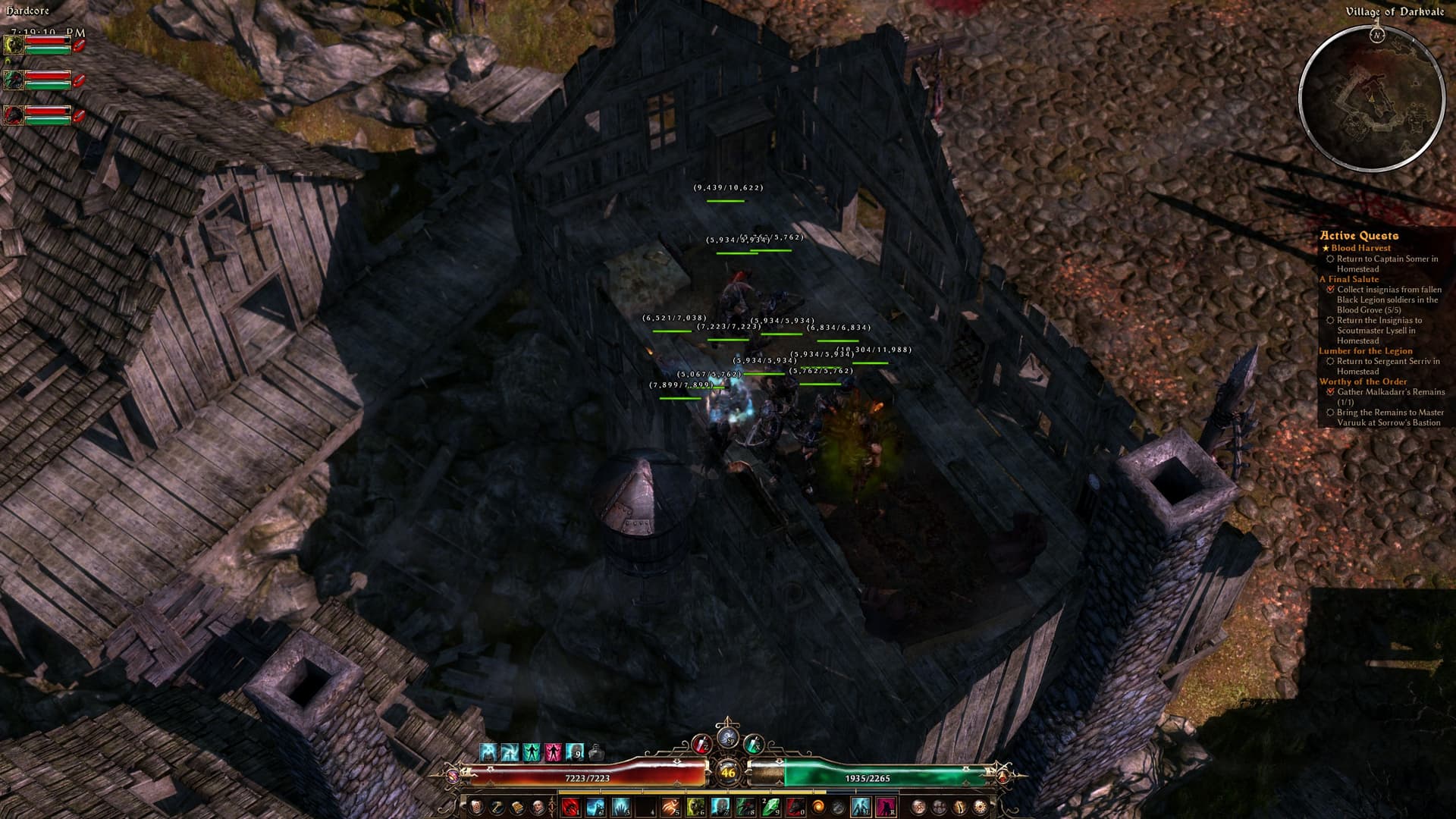1456x819 pixels.
Task: Activate the blue hand skill in slot 3
Action: (621, 807)
